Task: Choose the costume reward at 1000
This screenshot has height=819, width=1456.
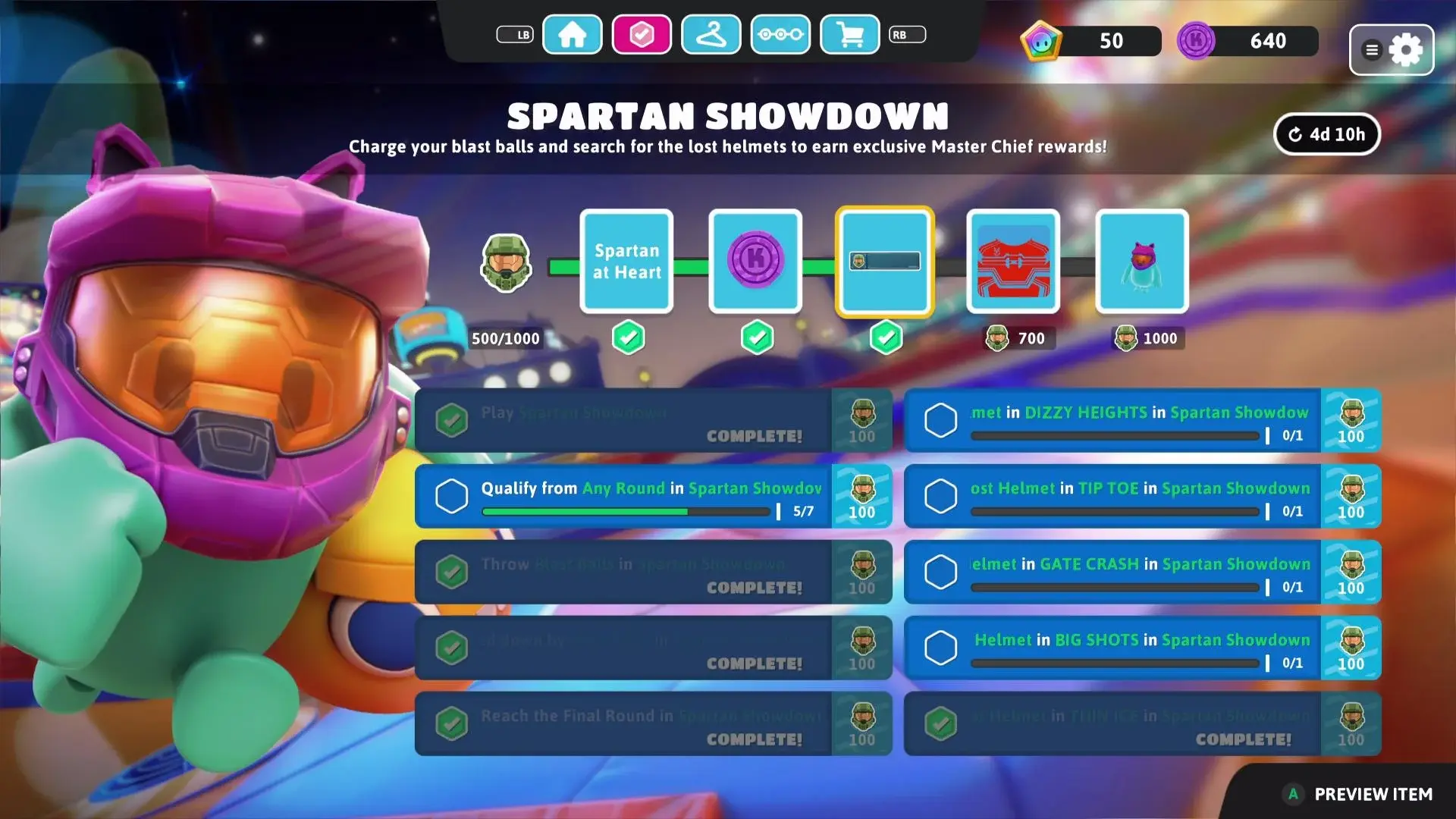Action: tap(1142, 261)
